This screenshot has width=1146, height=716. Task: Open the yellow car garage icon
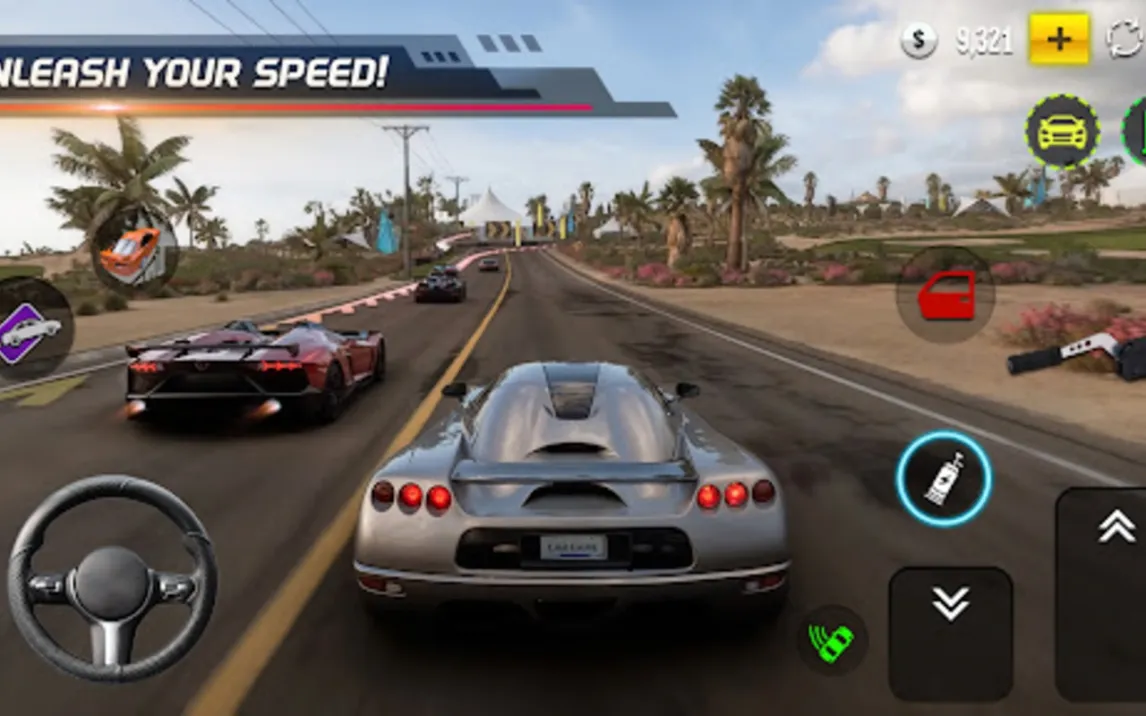click(x=1061, y=131)
